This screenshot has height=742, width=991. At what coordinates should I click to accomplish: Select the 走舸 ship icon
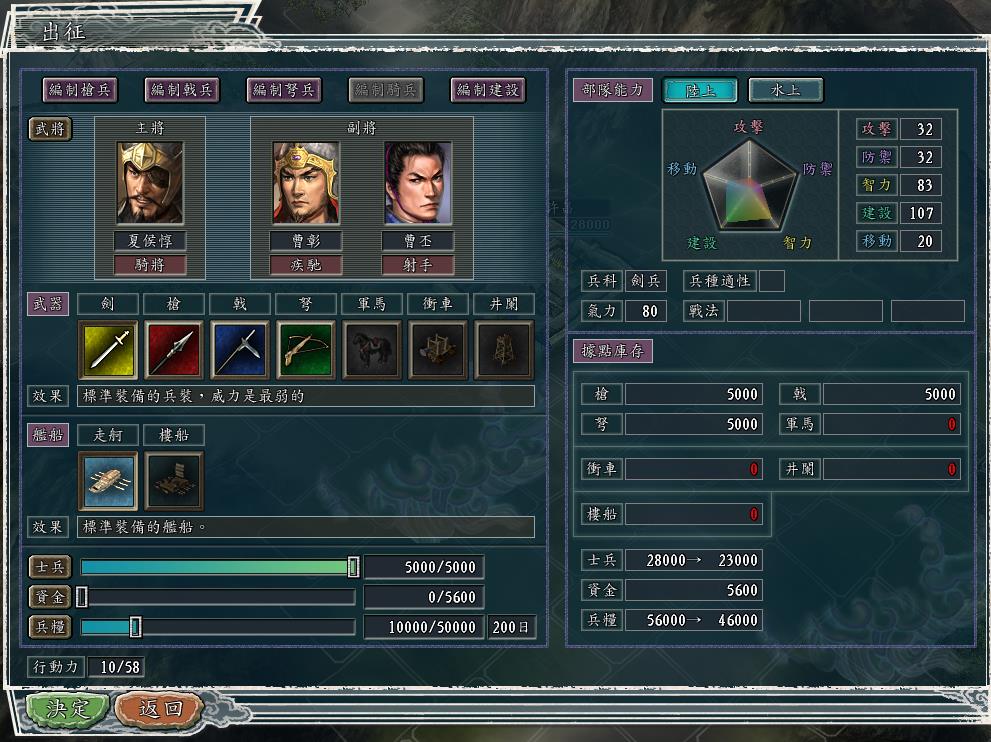[x=108, y=481]
